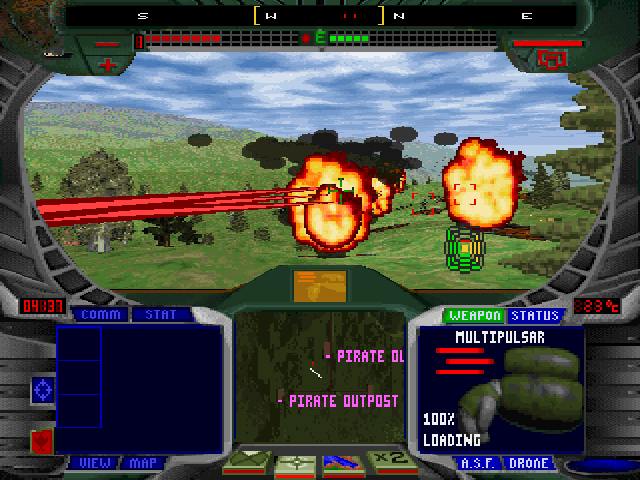
Task: Select the VIEW button
Action: pyautogui.click(x=96, y=463)
